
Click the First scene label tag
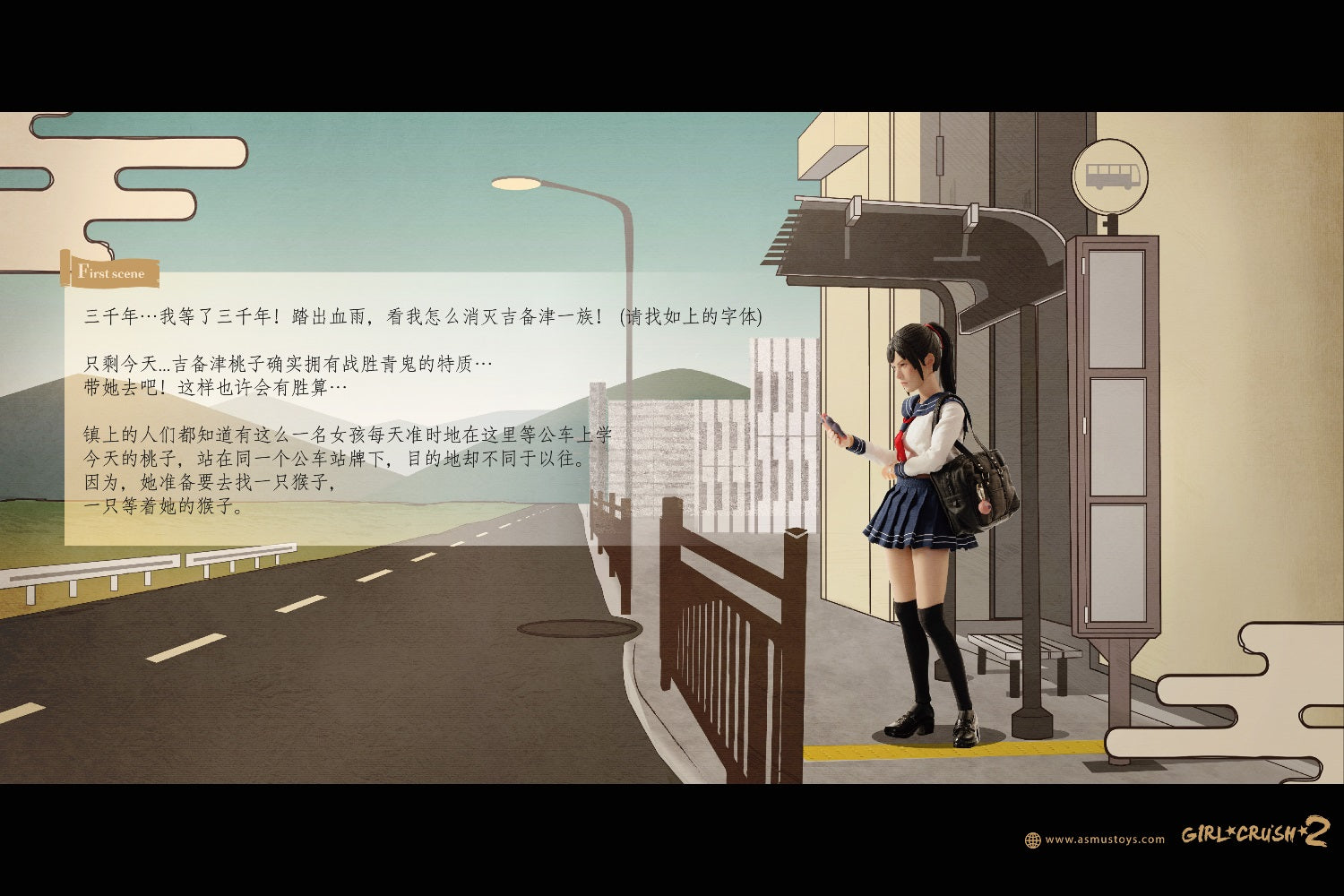click(x=110, y=272)
